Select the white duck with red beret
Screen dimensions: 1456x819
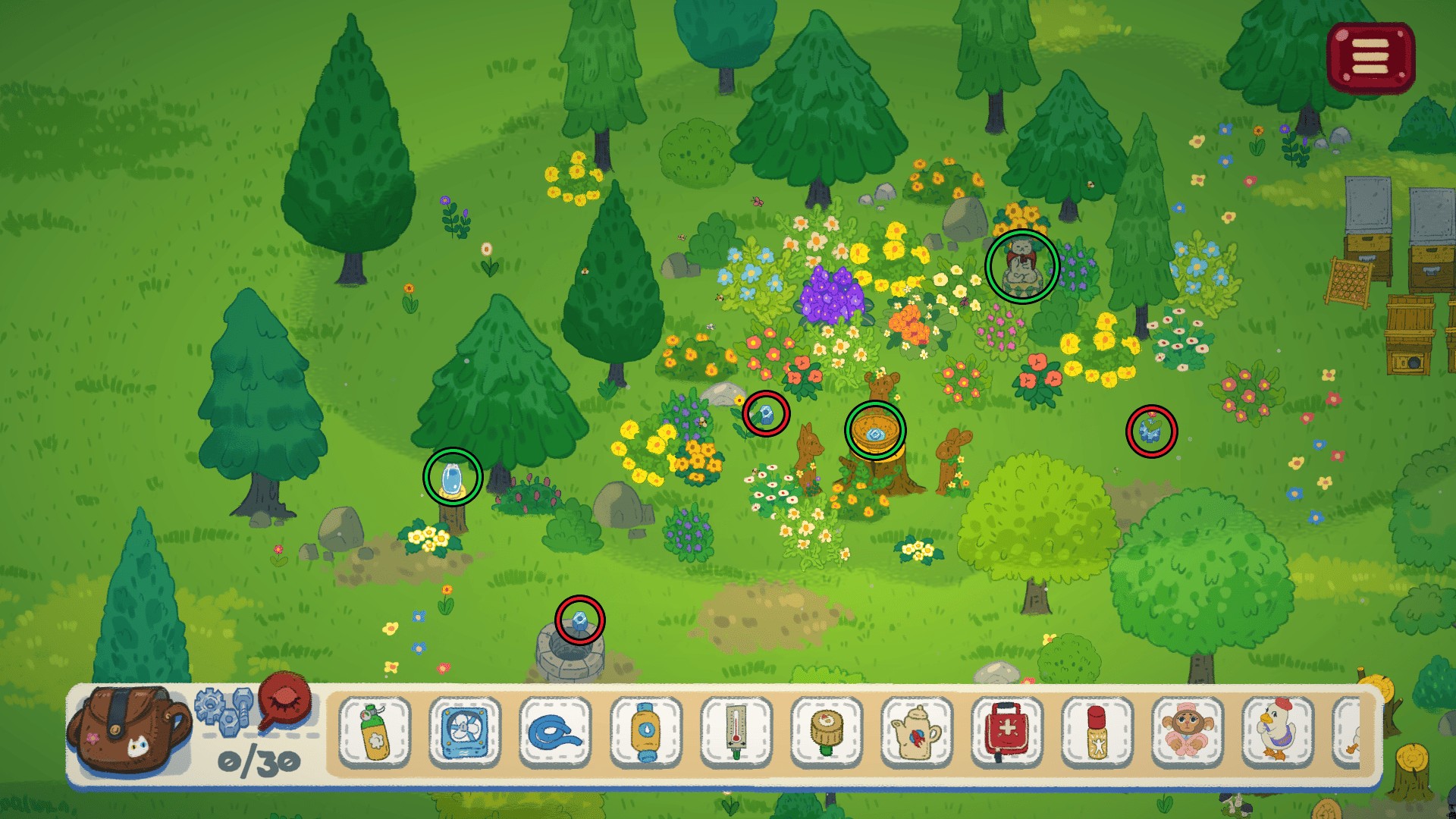[1278, 733]
